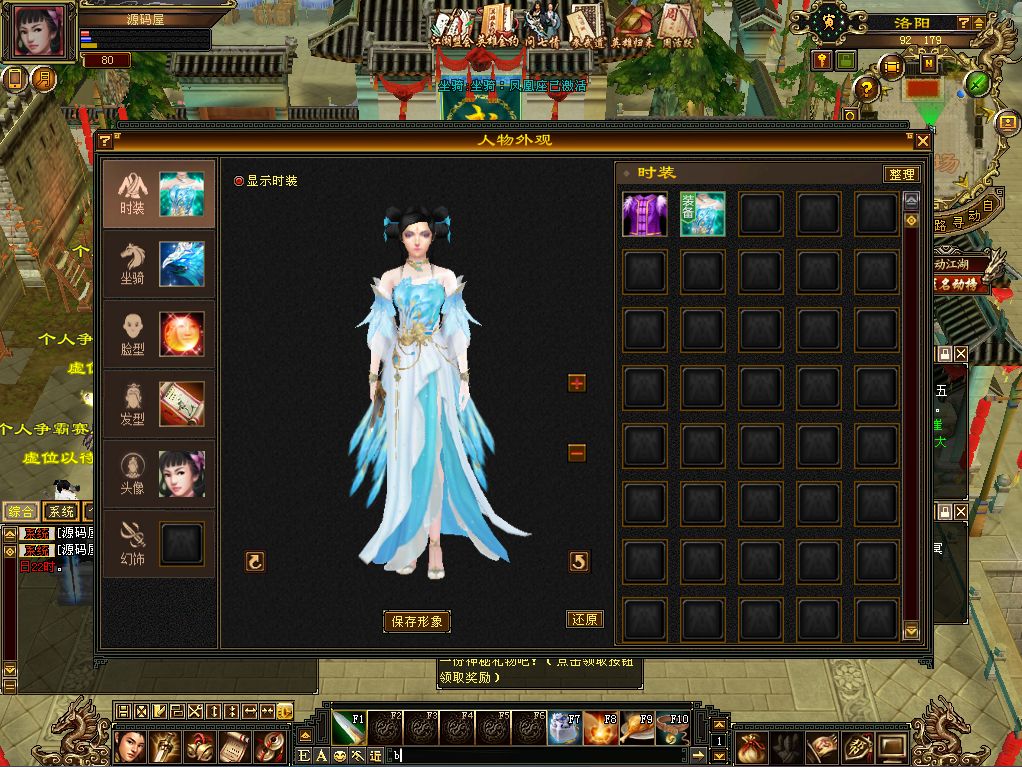Sort outfits with the 整理 button
Image resolution: width=1022 pixels, height=767 pixels.
point(900,174)
